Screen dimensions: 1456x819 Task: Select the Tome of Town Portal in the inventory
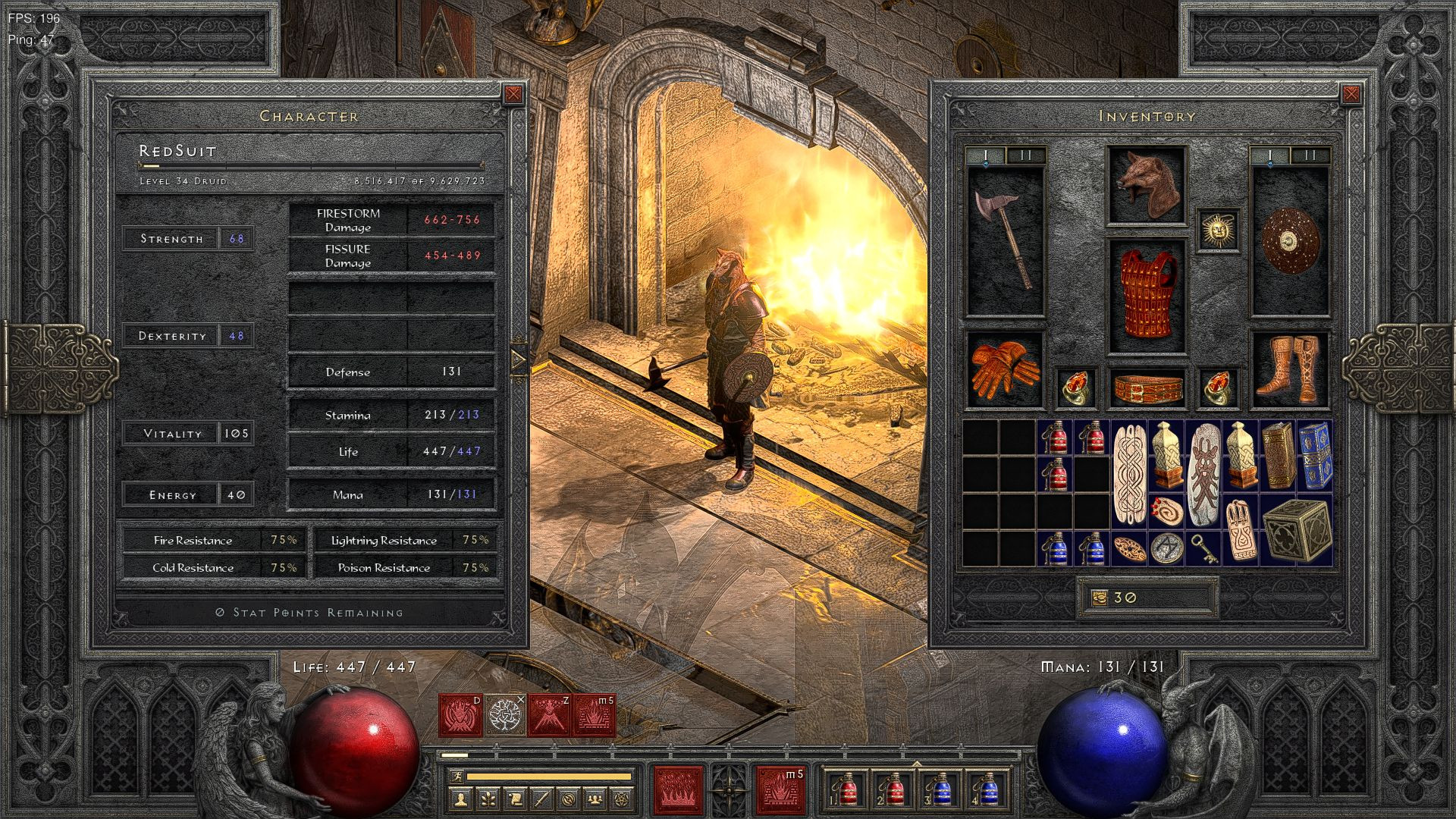coord(1314,455)
